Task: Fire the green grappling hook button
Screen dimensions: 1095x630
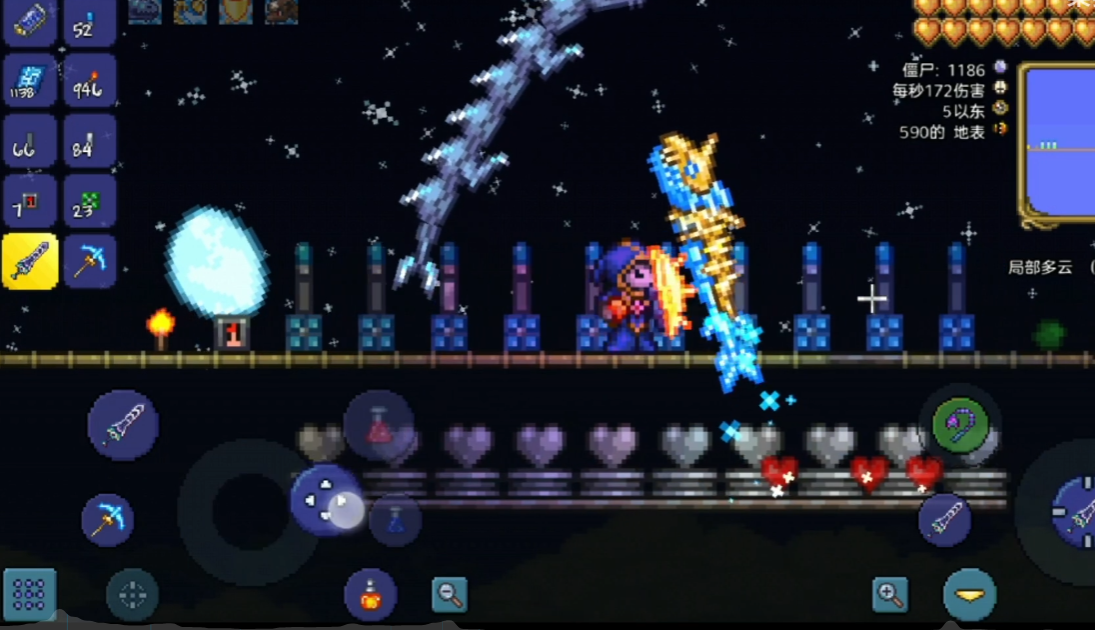Action: tap(960, 424)
